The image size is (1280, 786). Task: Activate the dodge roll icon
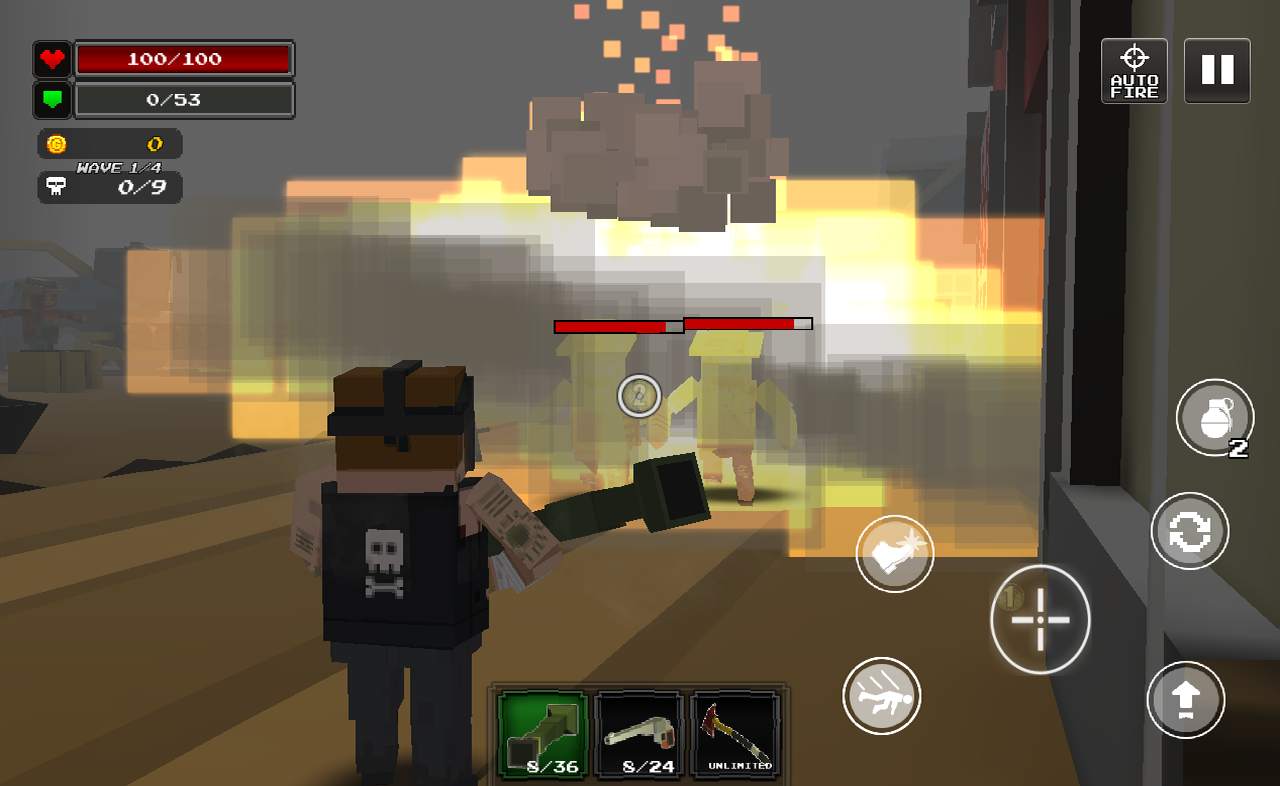pos(883,697)
